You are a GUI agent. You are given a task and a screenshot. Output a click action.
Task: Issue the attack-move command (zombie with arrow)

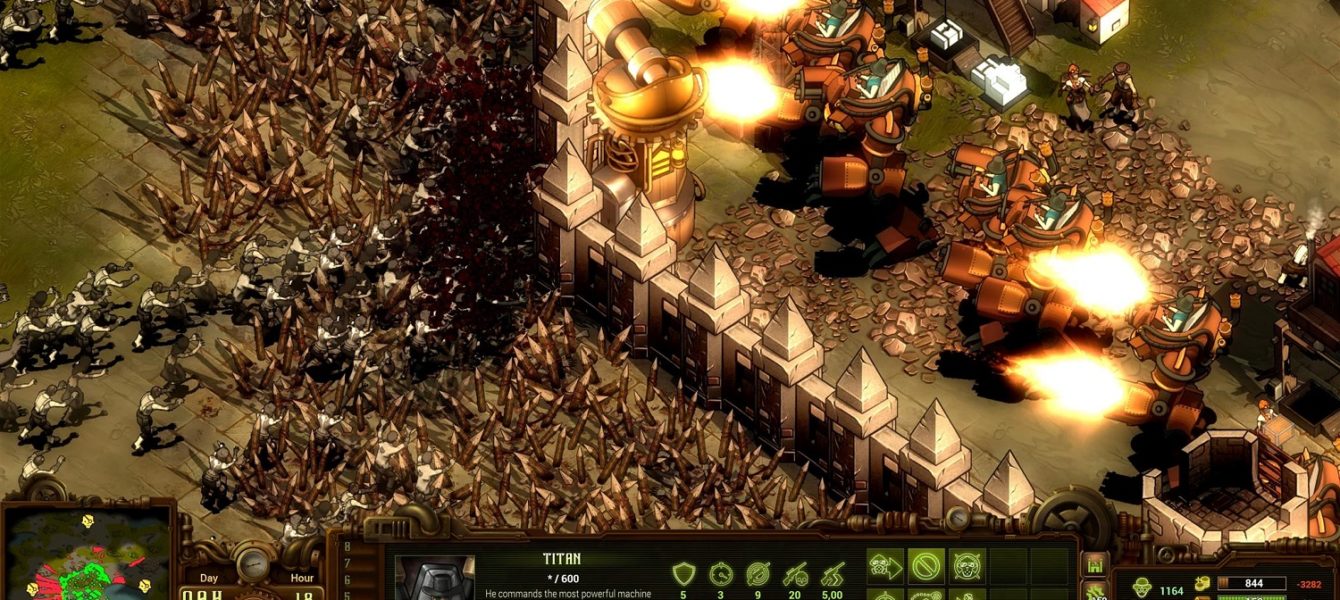coord(885,566)
